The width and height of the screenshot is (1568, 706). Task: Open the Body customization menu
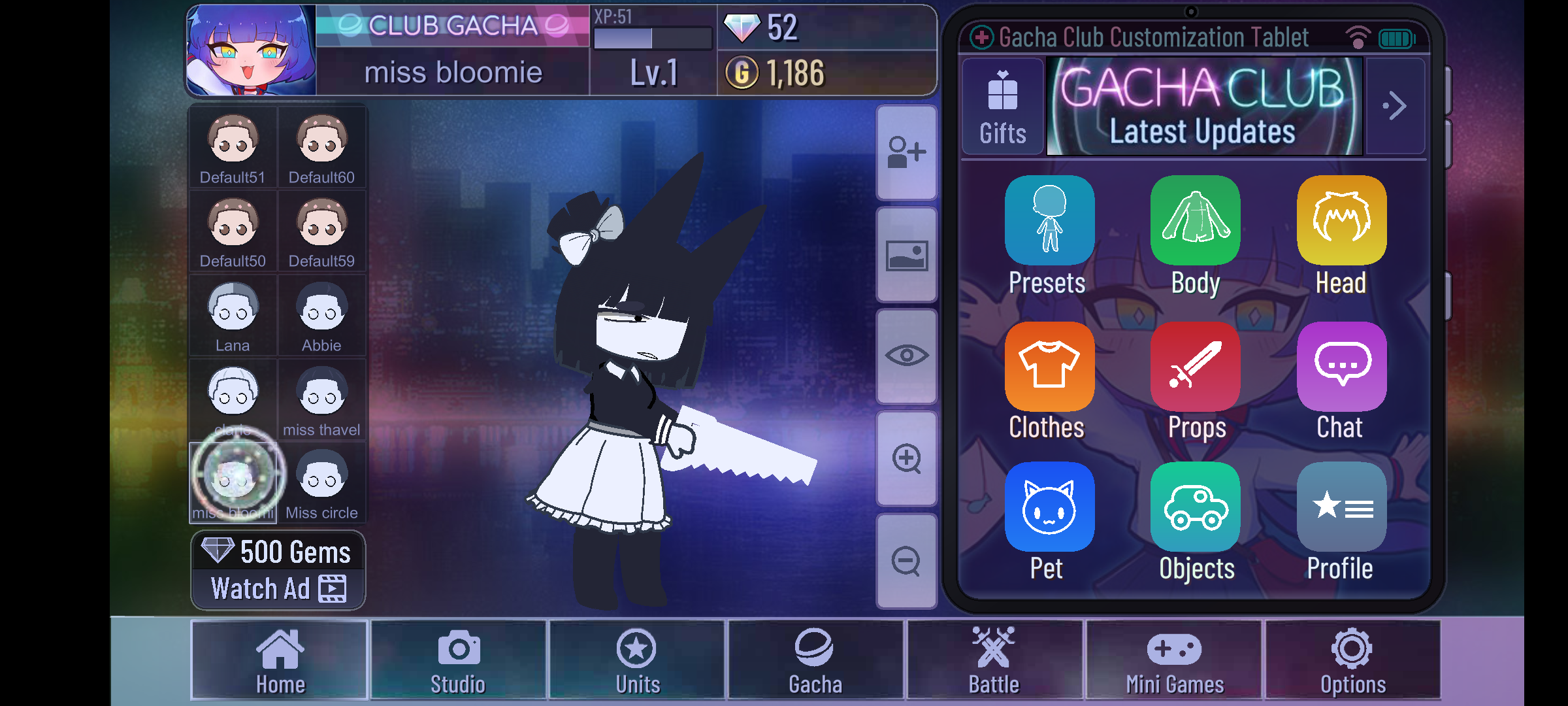click(x=1195, y=222)
